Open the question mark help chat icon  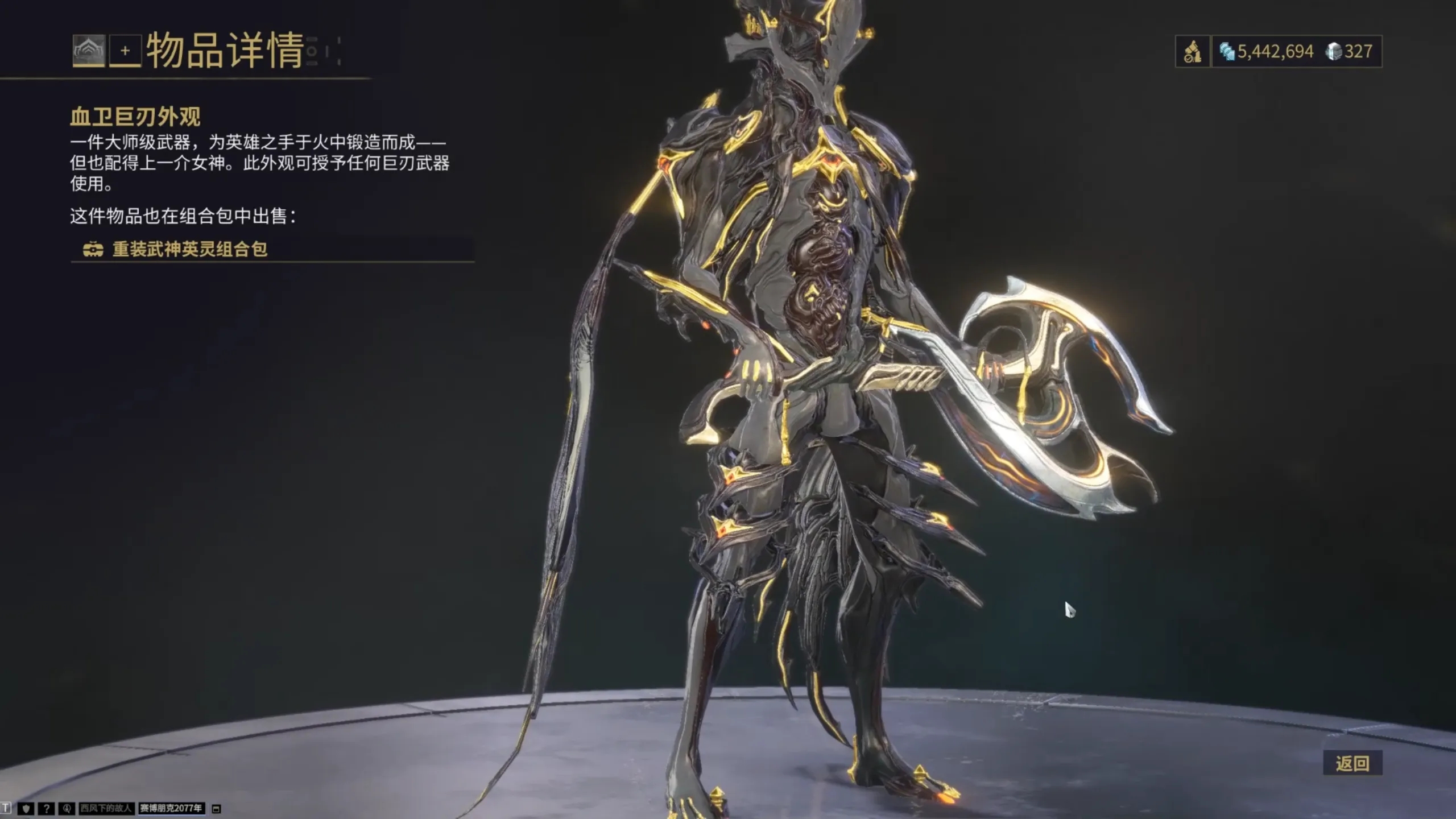tap(47, 808)
